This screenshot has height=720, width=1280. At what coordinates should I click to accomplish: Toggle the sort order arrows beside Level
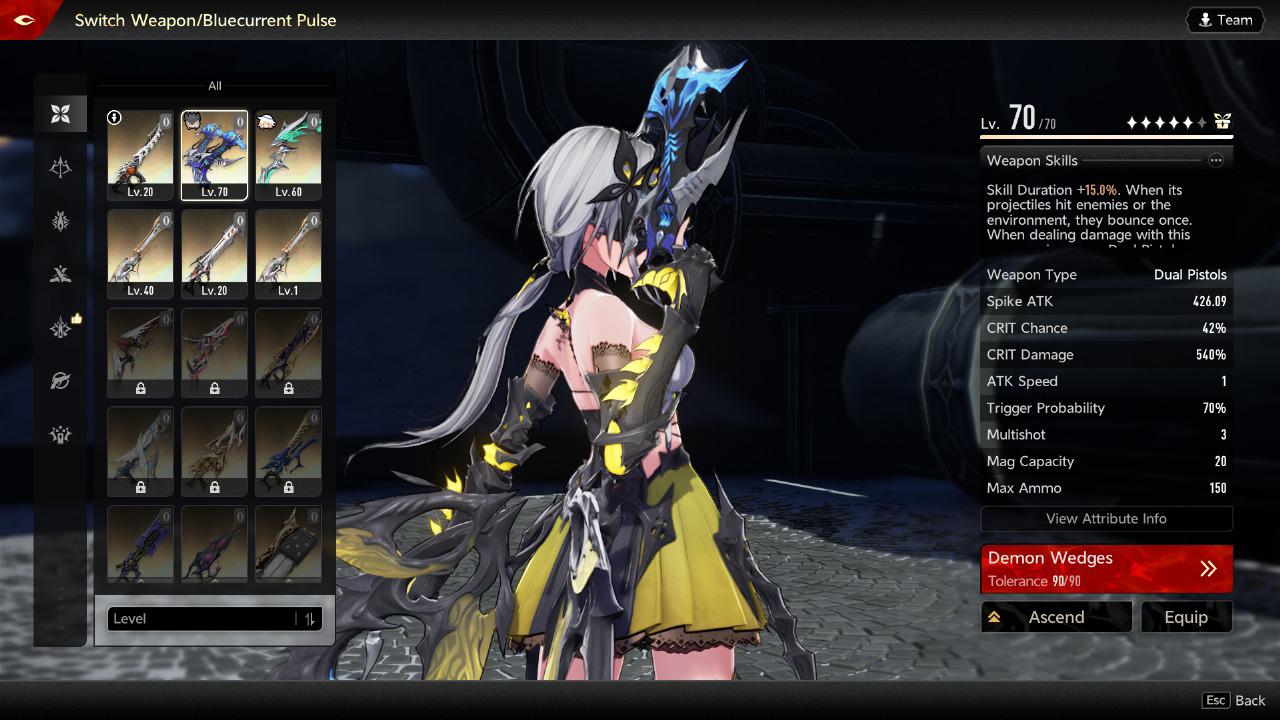(310, 619)
